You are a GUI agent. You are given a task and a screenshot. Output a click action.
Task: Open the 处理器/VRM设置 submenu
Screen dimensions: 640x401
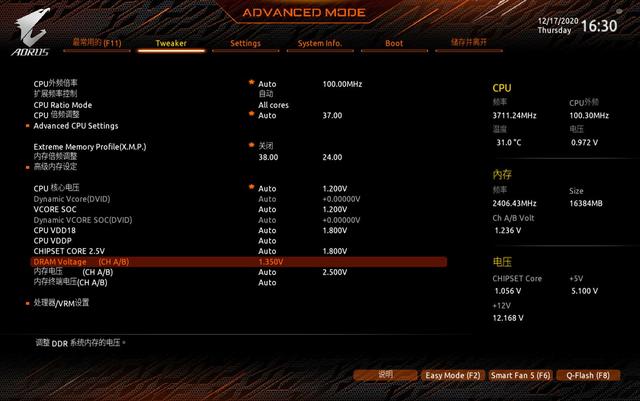click(61, 302)
